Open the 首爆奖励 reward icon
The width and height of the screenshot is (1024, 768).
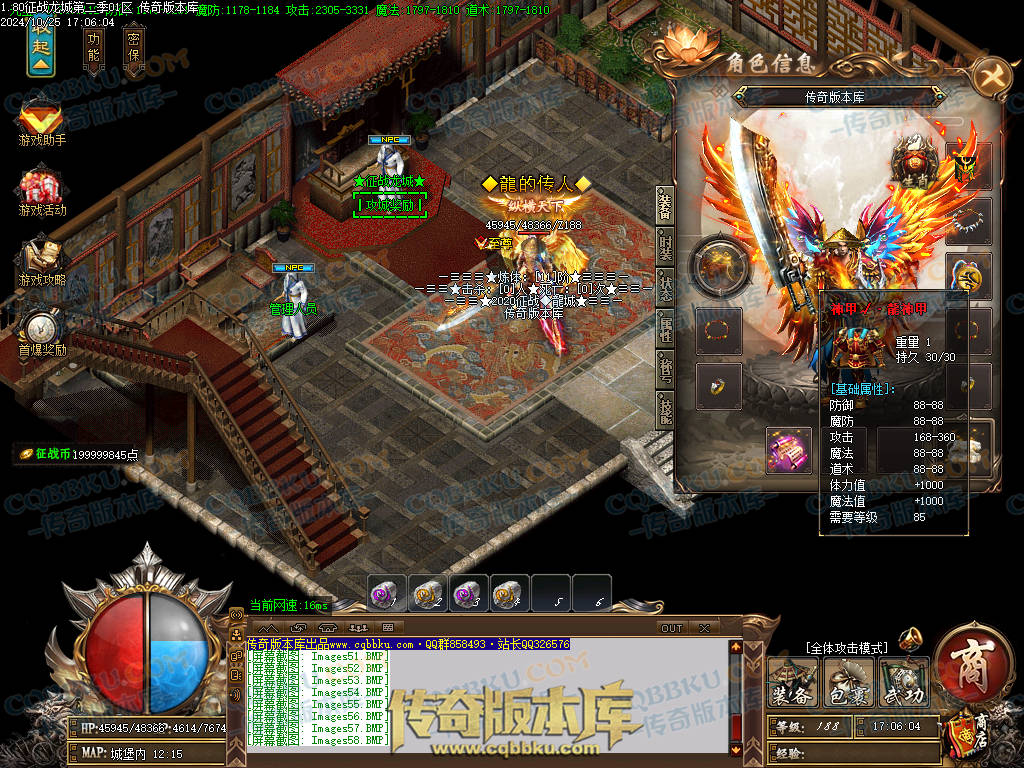click(41, 332)
